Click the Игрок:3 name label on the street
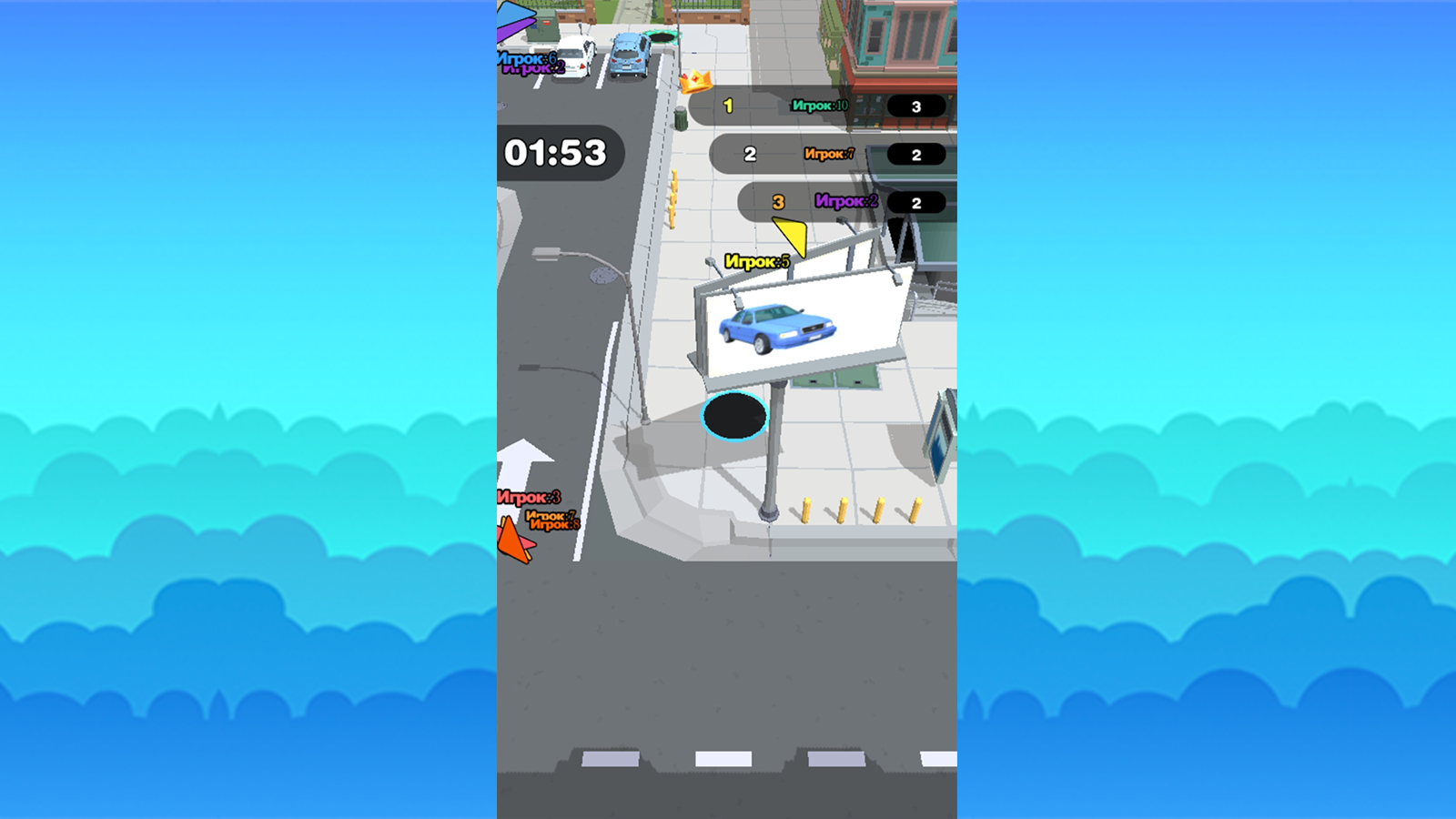The height and width of the screenshot is (819, 1456). point(528,497)
